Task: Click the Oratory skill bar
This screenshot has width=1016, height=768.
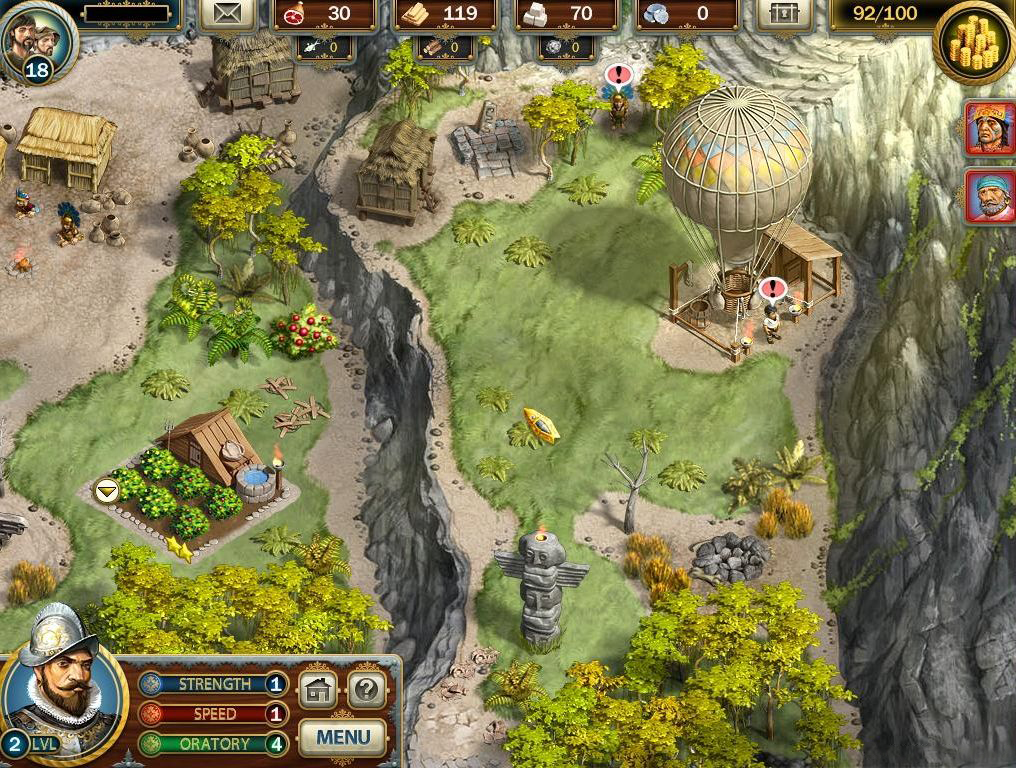Action: pyautogui.click(x=213, y=744)
